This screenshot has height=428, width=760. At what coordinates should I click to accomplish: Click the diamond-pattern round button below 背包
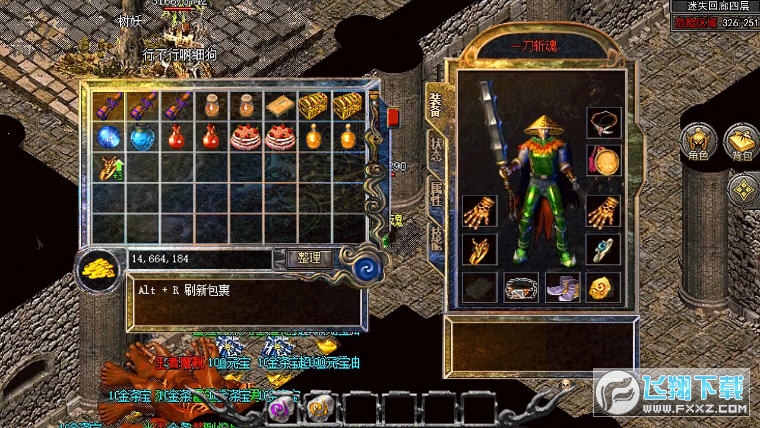[742, 189]
